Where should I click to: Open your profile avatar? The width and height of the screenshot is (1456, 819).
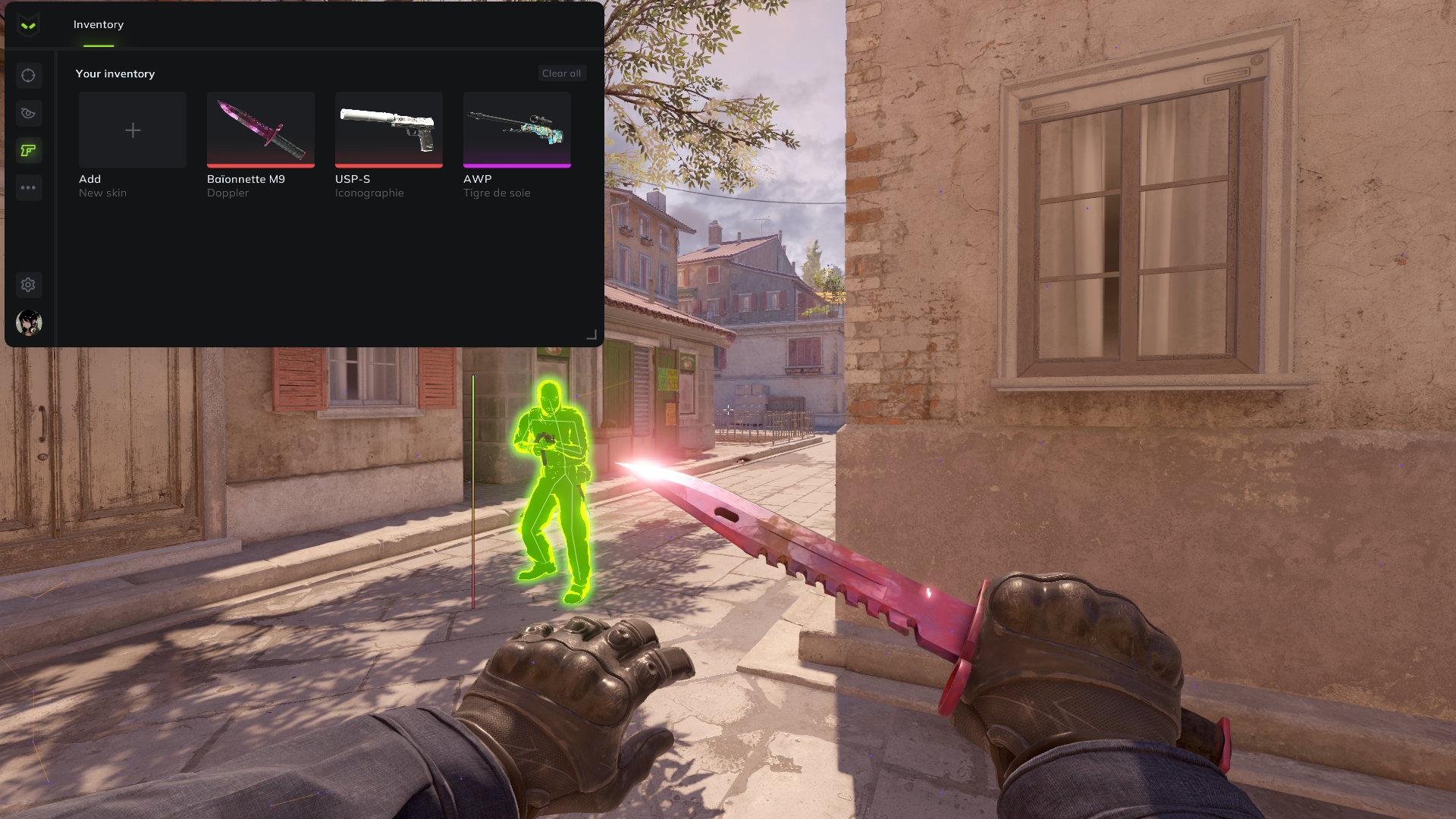(29, 322)
